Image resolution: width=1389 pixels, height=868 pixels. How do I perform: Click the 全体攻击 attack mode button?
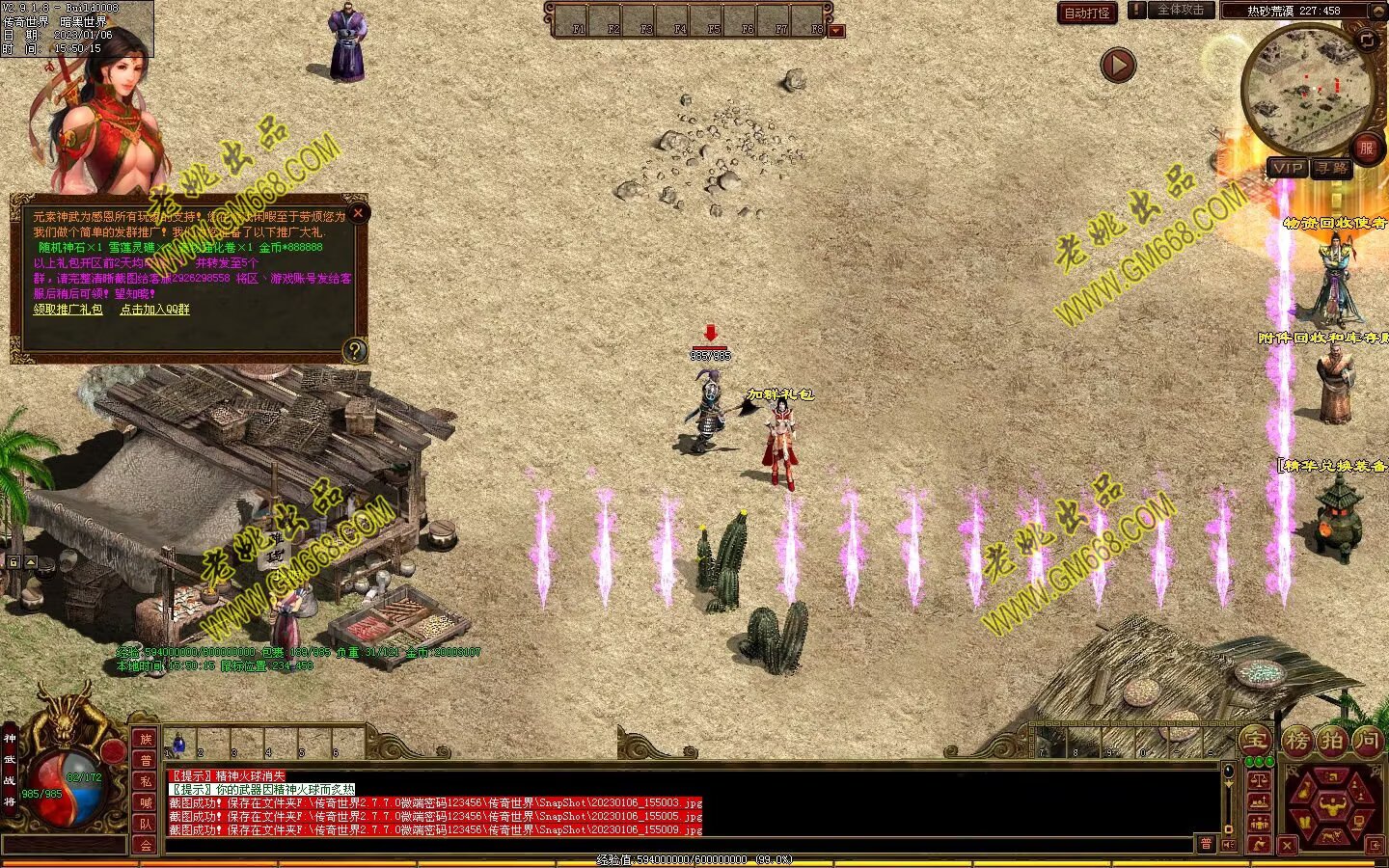(x=1180, y=11)
